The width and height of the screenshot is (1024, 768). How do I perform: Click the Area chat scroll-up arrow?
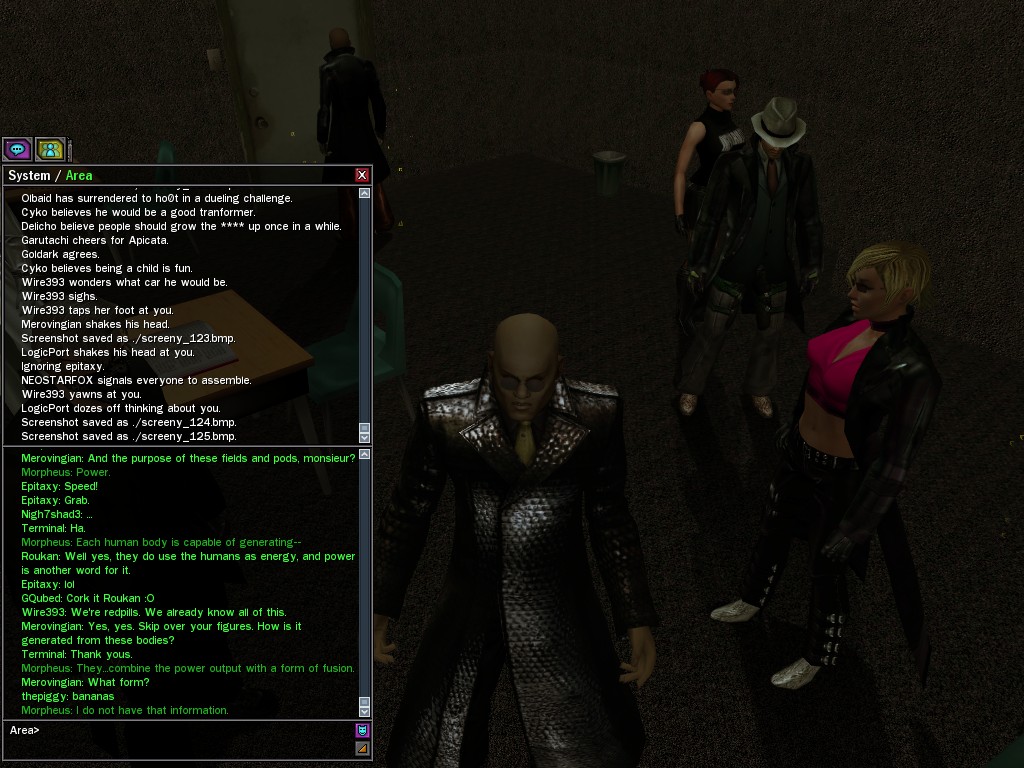[364, 455]
